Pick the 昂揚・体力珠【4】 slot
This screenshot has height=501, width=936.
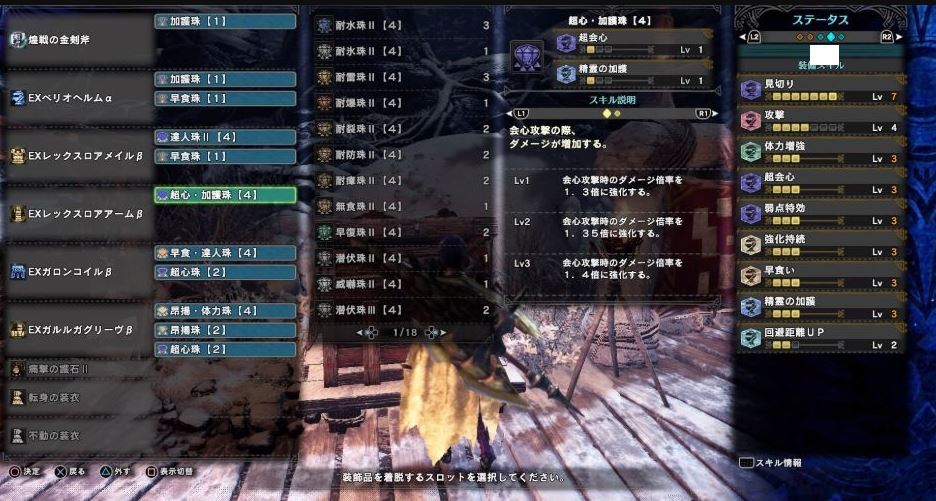pyautogui.click(x=225, y=311)
